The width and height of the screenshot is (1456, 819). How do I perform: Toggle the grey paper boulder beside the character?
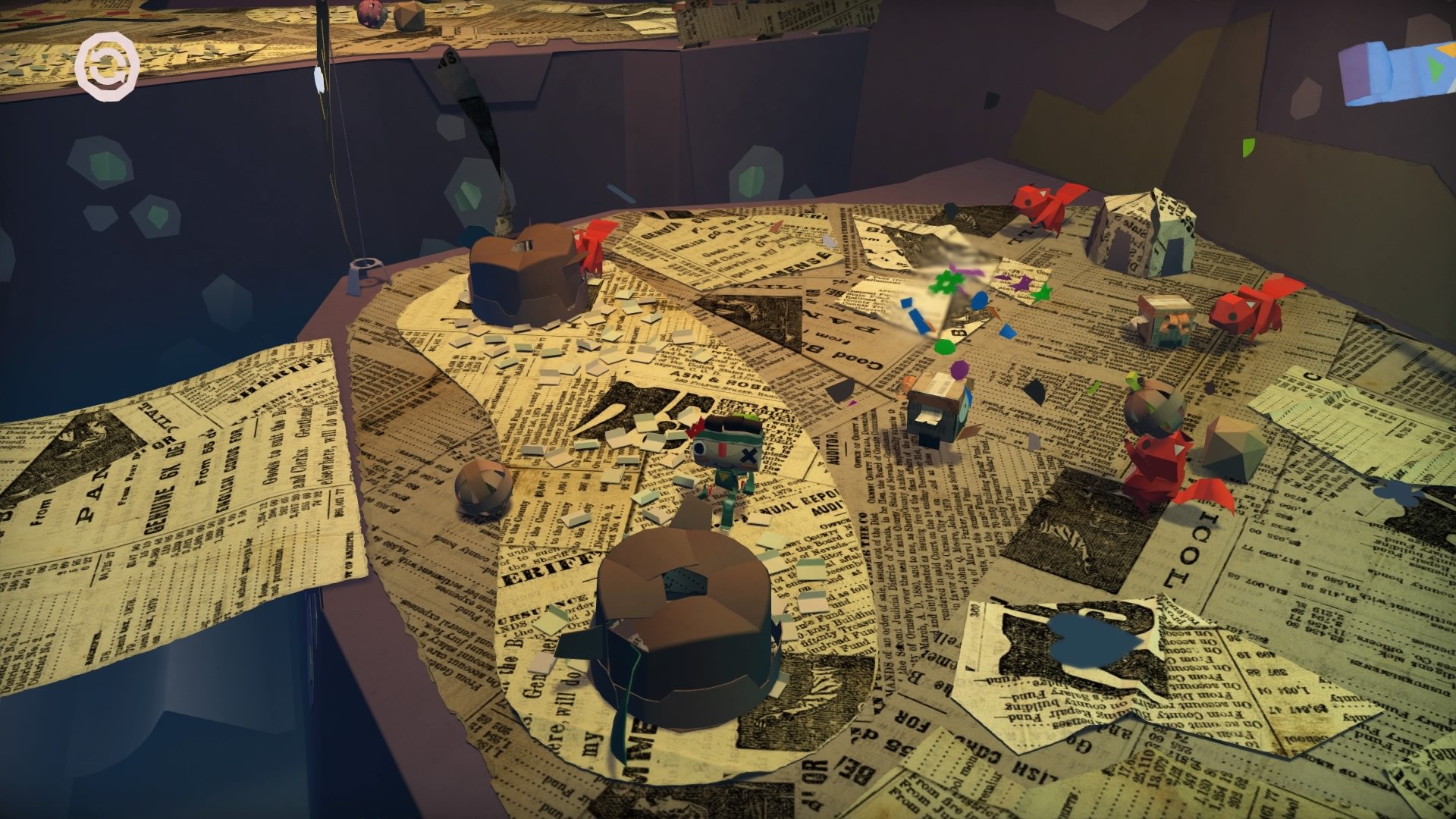point(482,493)
